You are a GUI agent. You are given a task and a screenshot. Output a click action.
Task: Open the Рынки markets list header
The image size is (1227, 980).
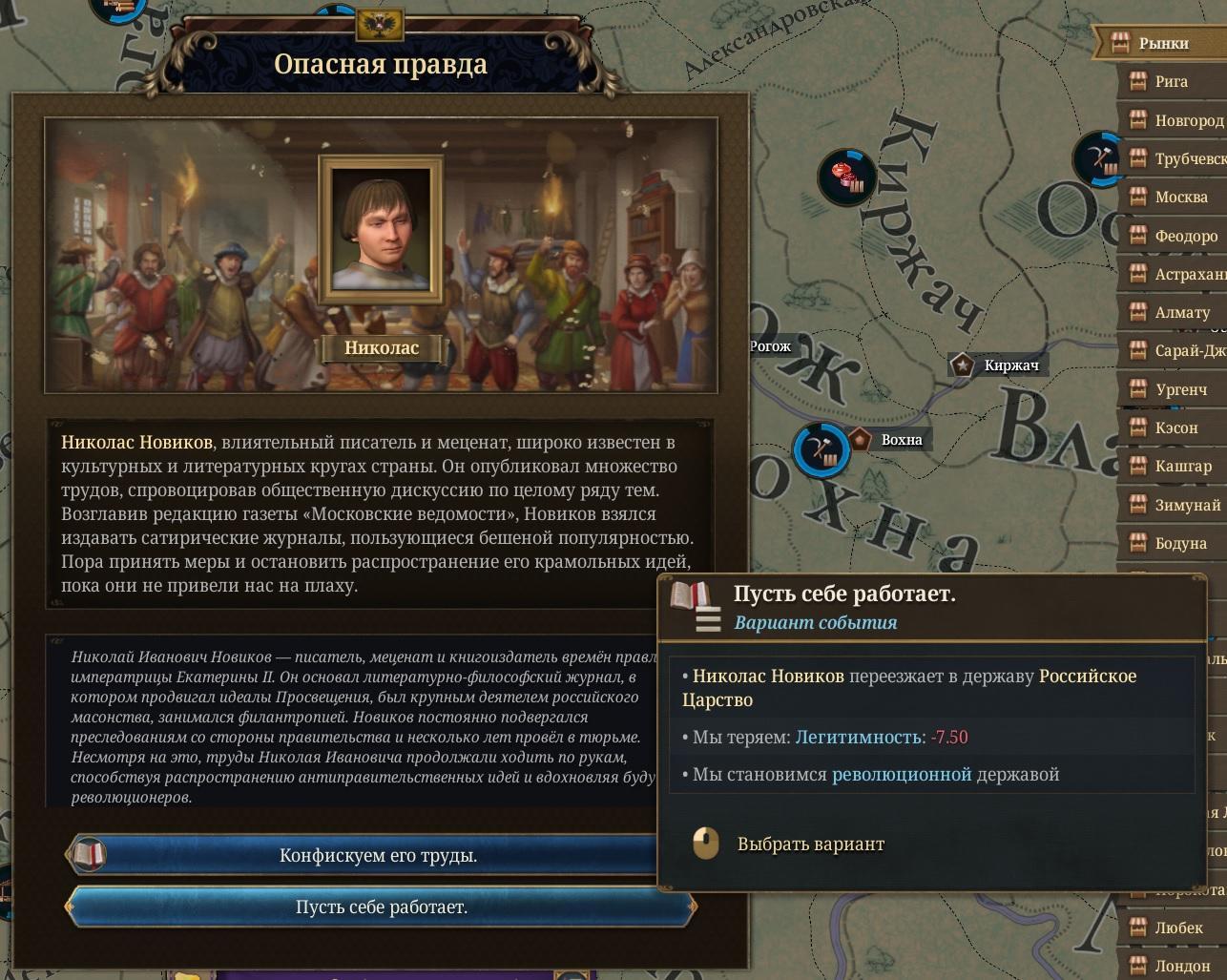(1162, 43)
